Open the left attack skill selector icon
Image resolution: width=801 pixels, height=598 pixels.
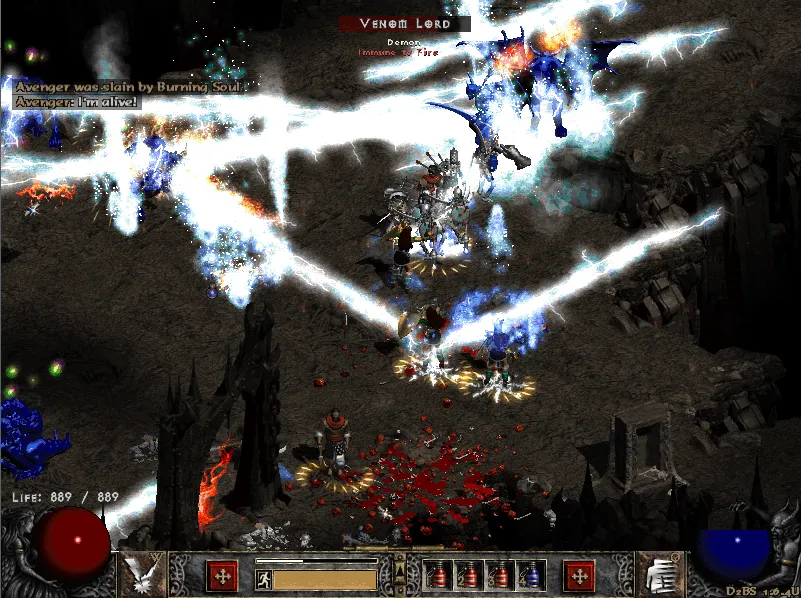pos(139,574)
